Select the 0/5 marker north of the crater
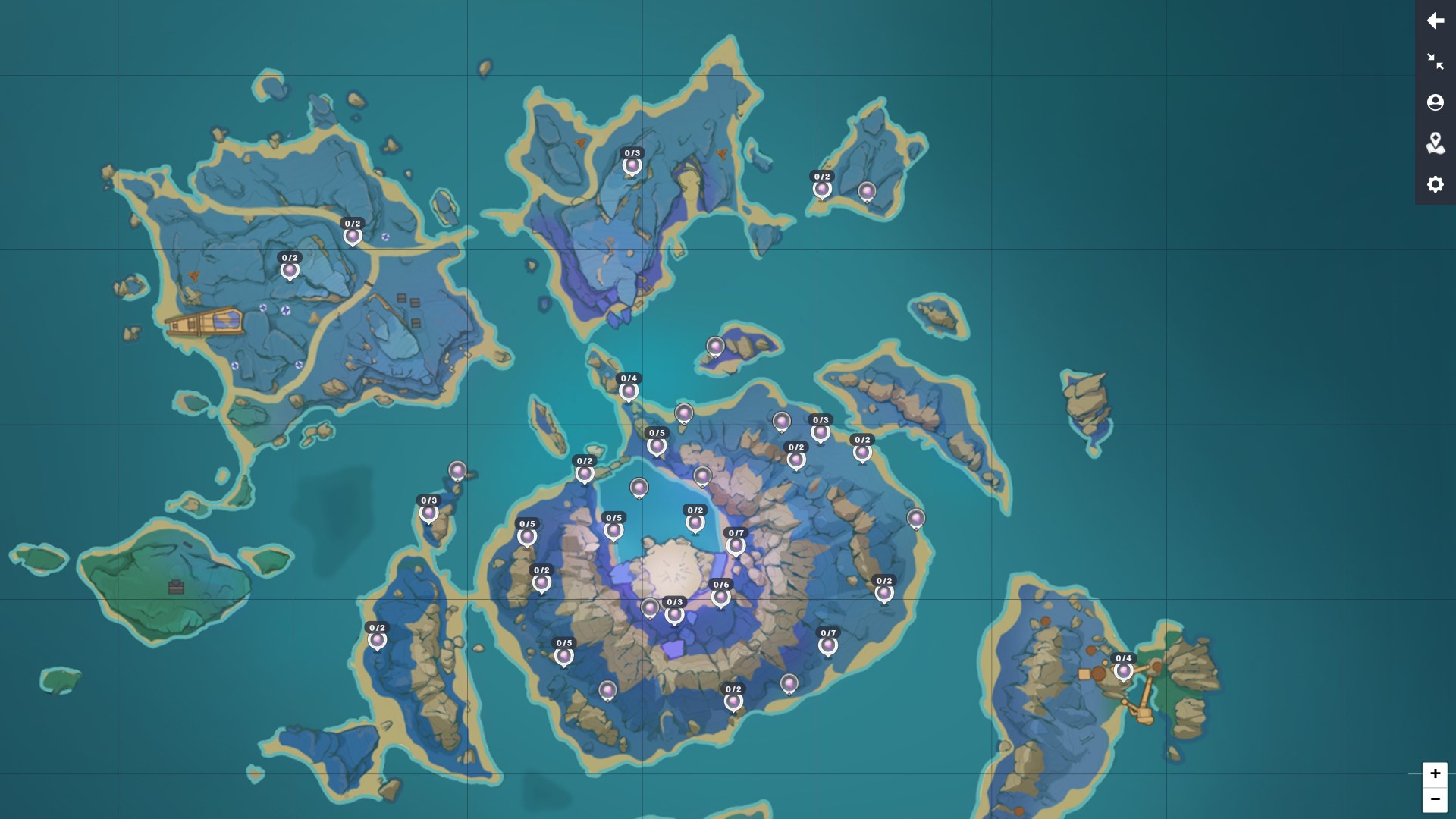The image size is (1456, 819). [655, 447]
